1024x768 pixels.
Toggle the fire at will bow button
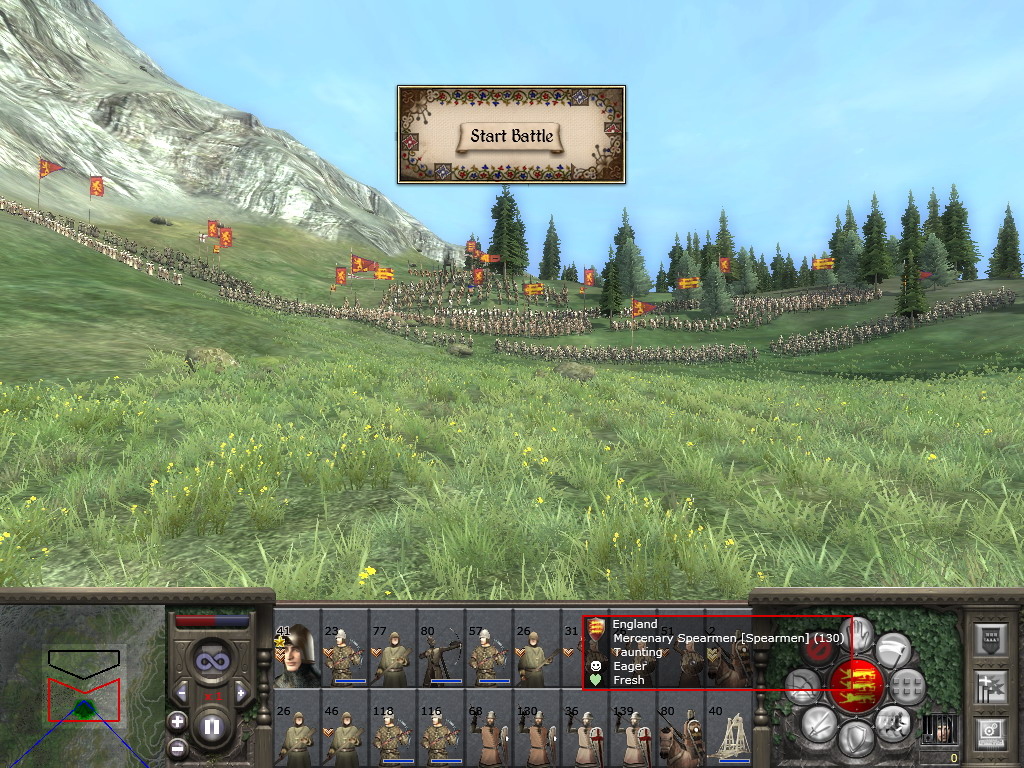pos(801,686)
